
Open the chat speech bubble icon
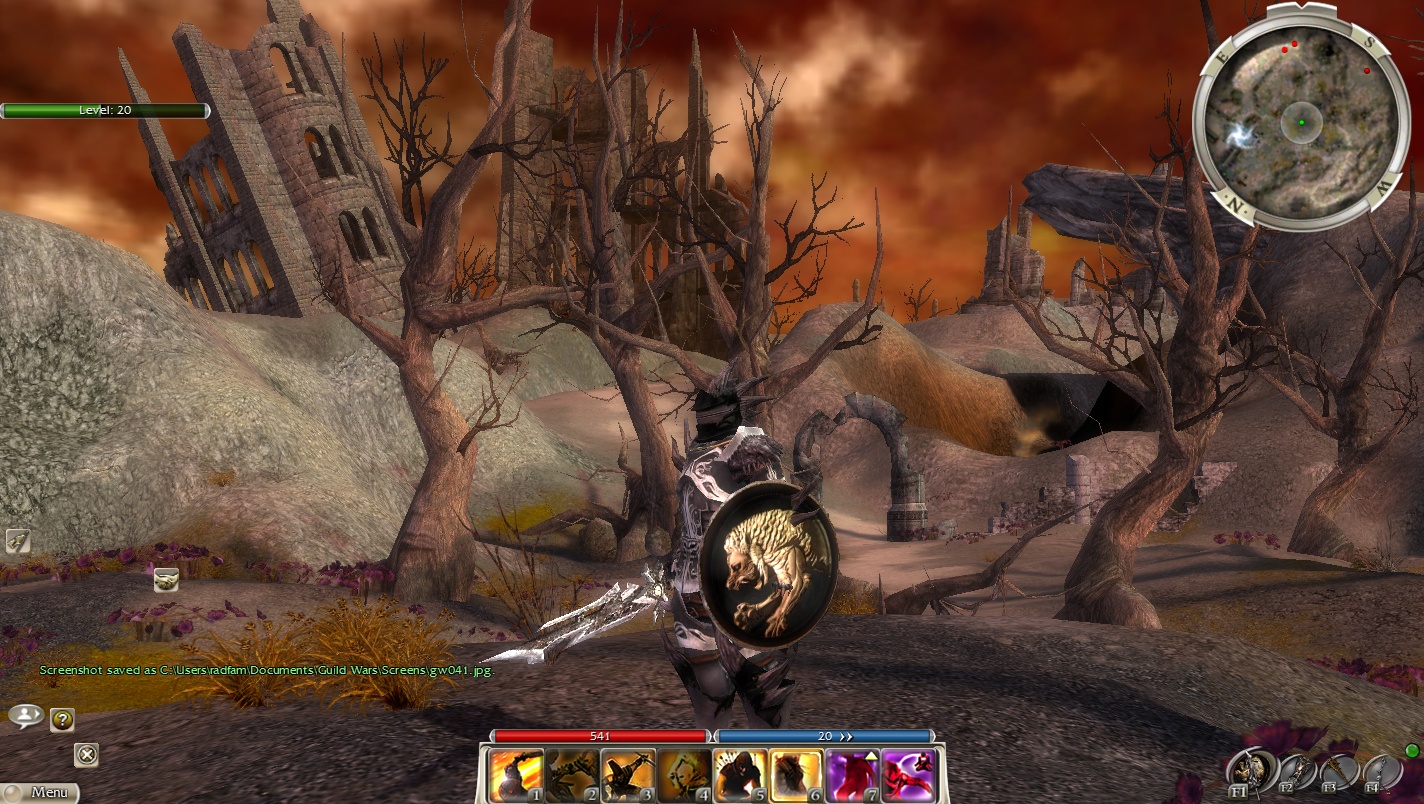tap(25, 716)
